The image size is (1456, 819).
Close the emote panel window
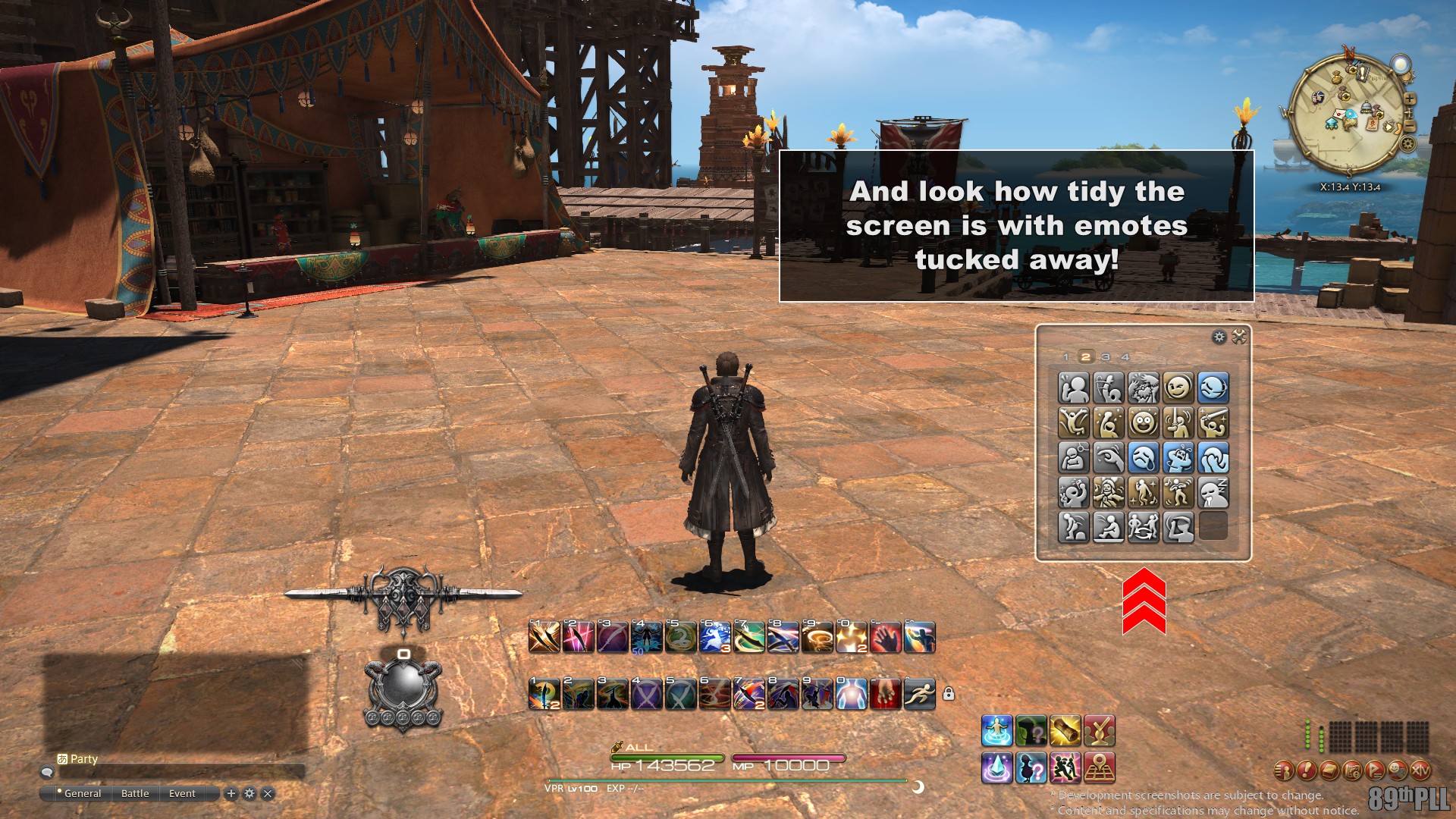[1239, 337]
